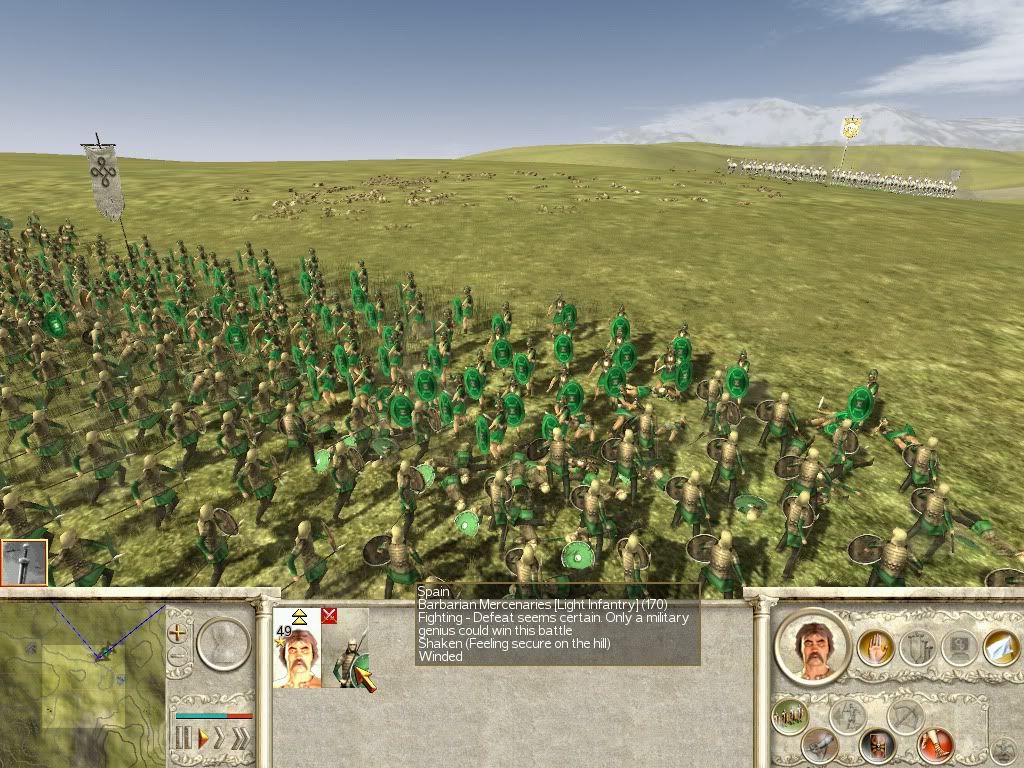Pause the battle
The image size is (1024, 768).
coord(183,739)
